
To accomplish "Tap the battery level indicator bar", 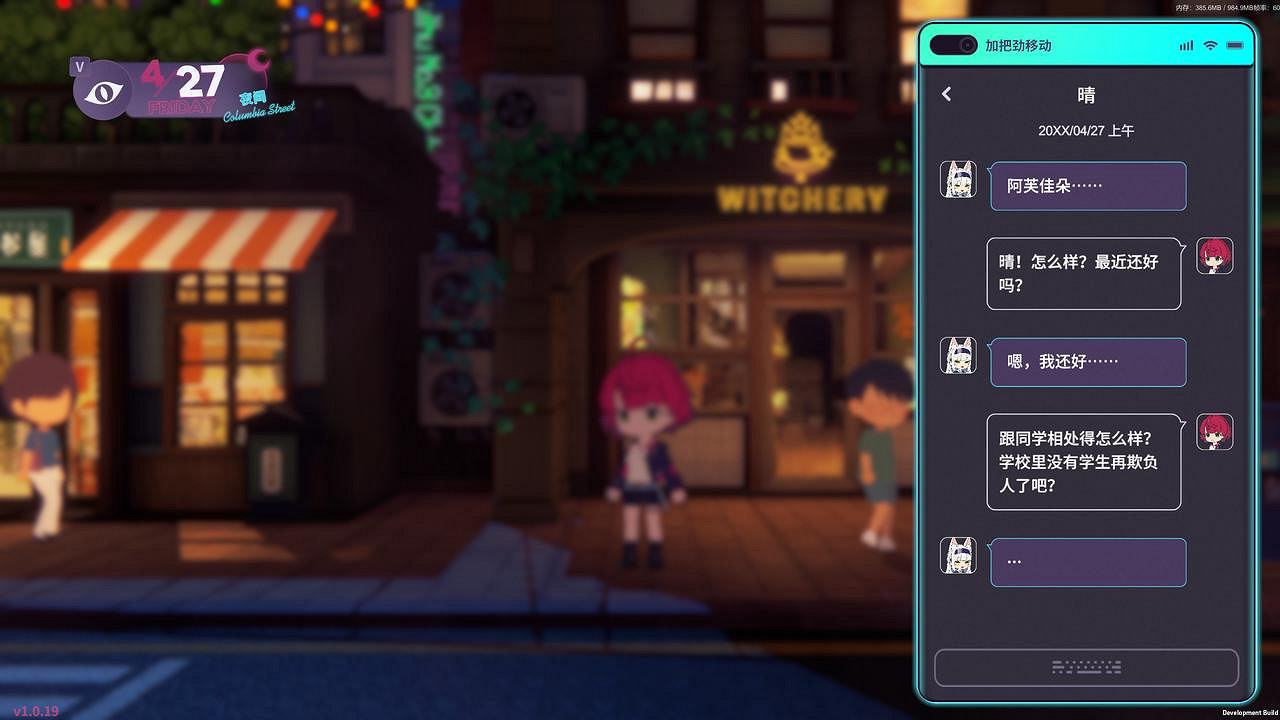I will tap(1233, 45).
